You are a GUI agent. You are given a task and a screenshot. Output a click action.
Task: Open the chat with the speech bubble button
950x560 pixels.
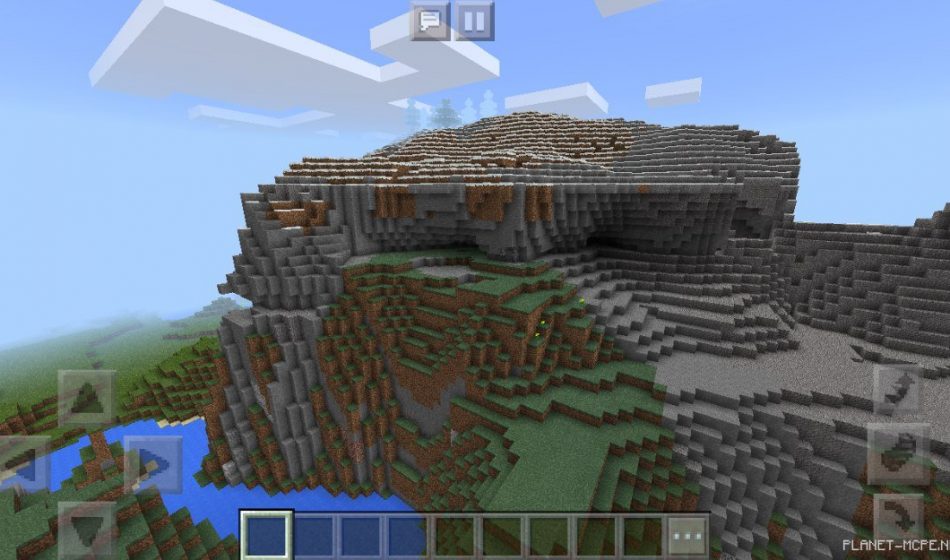coord(430,21)
